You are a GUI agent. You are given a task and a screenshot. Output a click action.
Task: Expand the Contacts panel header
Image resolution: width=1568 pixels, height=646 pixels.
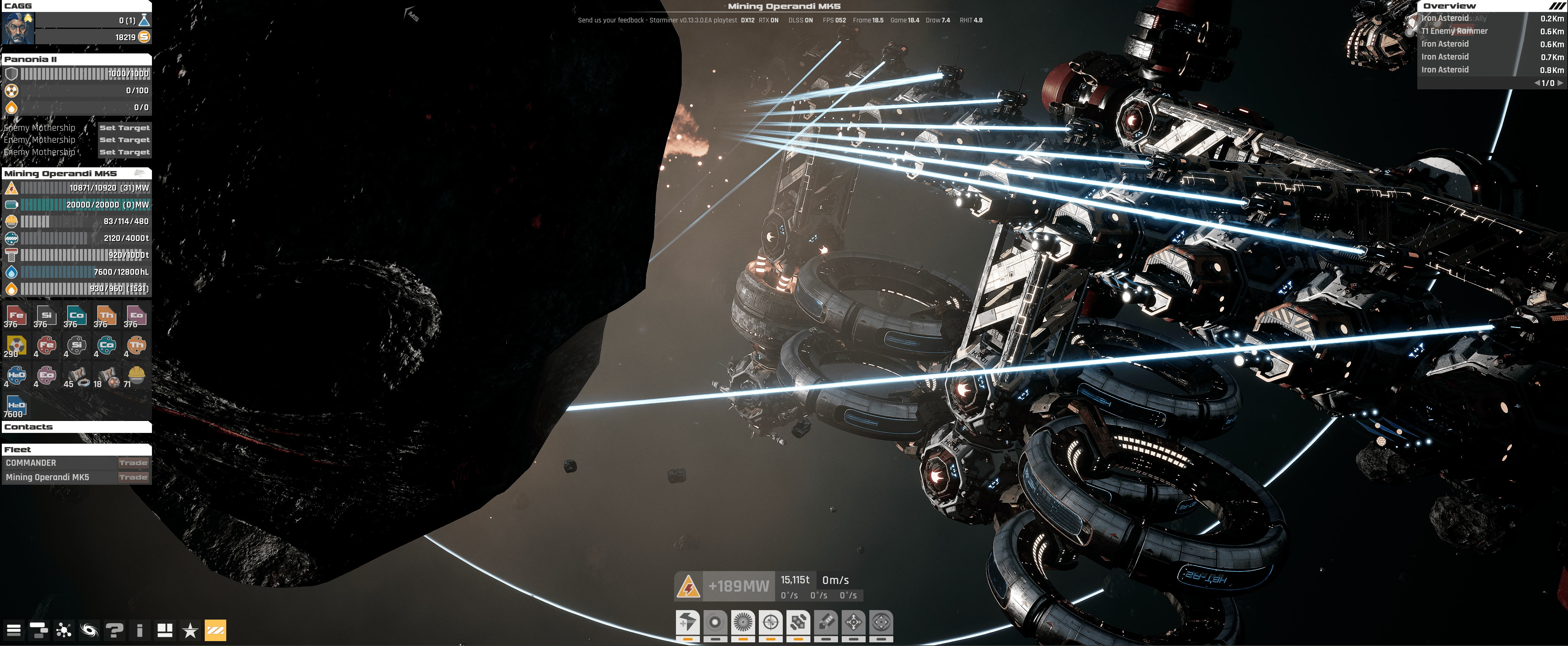coord(76,427)
